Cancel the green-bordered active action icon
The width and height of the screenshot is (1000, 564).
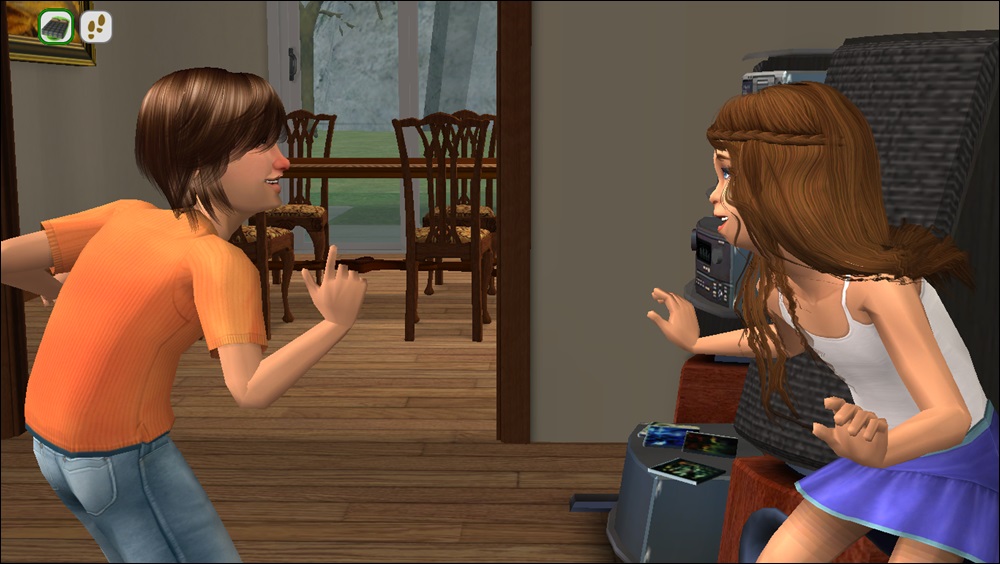tap(56, 26)
